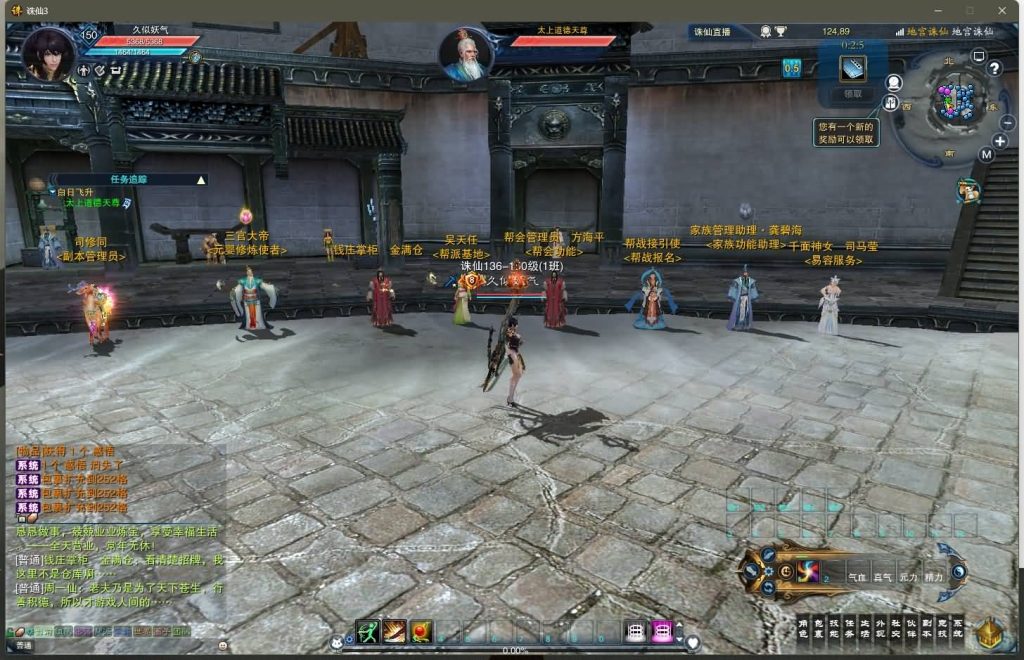Open the 角色 character menu
The width and height of the screenshot is (1024, 660).
click(x=803, y=628)
